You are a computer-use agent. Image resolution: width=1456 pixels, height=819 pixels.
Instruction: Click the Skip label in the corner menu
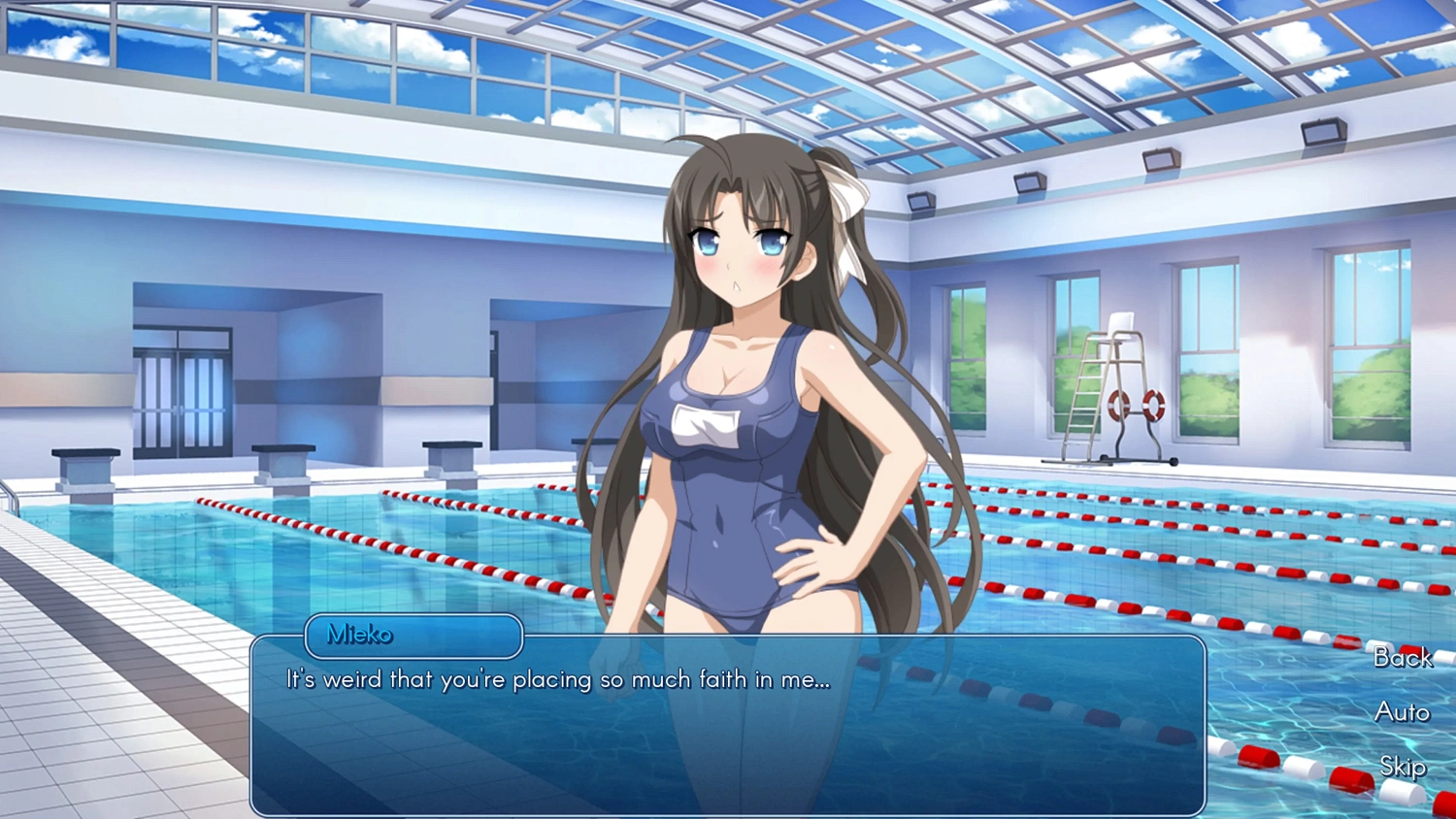coord(1404,768)
